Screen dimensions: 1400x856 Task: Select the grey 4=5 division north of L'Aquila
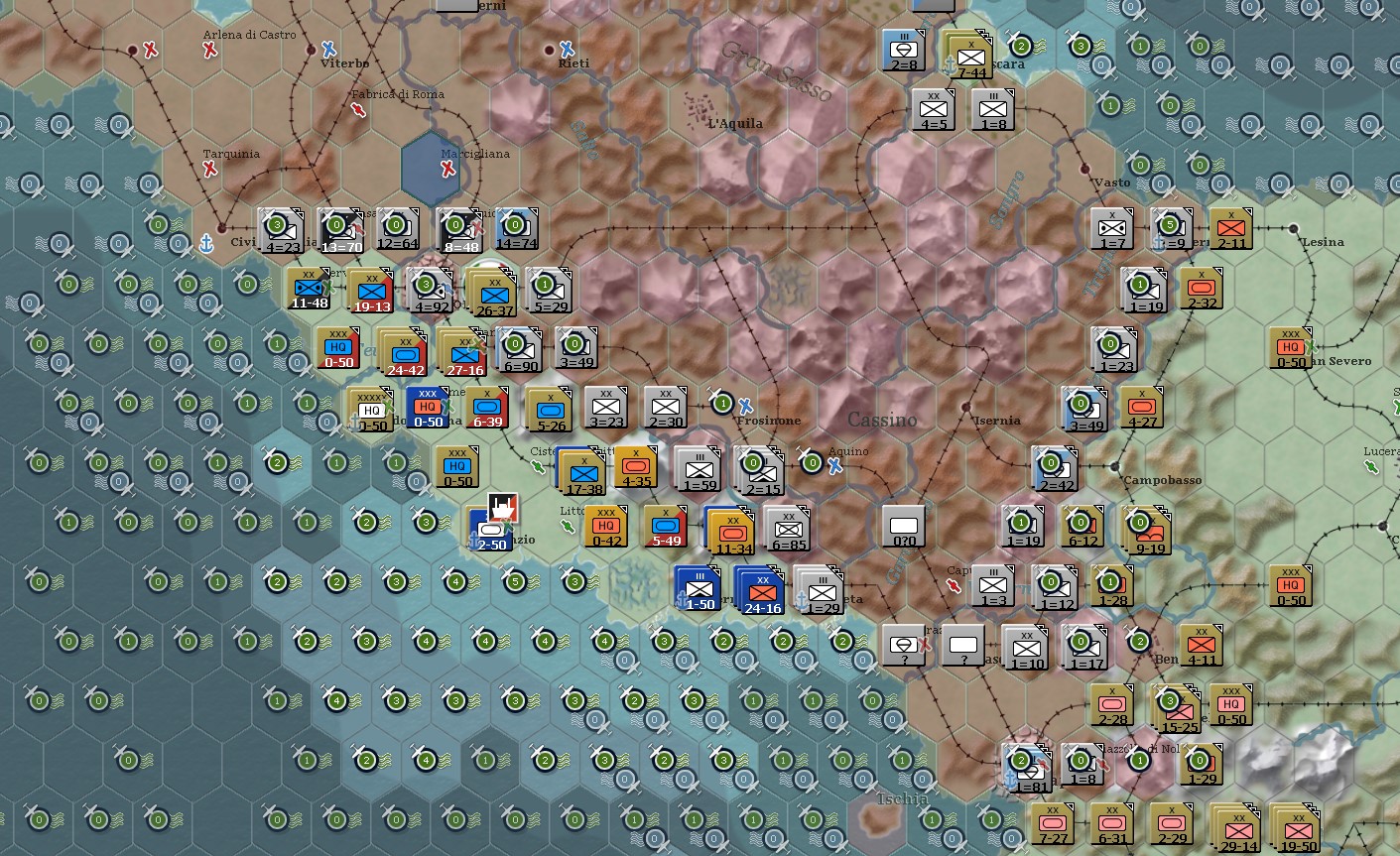click(933, 109)
